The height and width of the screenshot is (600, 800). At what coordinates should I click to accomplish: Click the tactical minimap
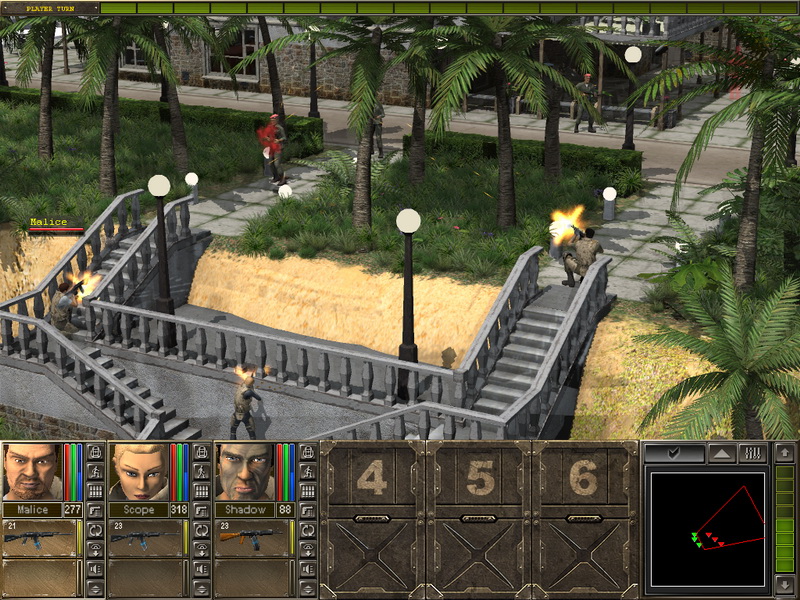point(707,530)
